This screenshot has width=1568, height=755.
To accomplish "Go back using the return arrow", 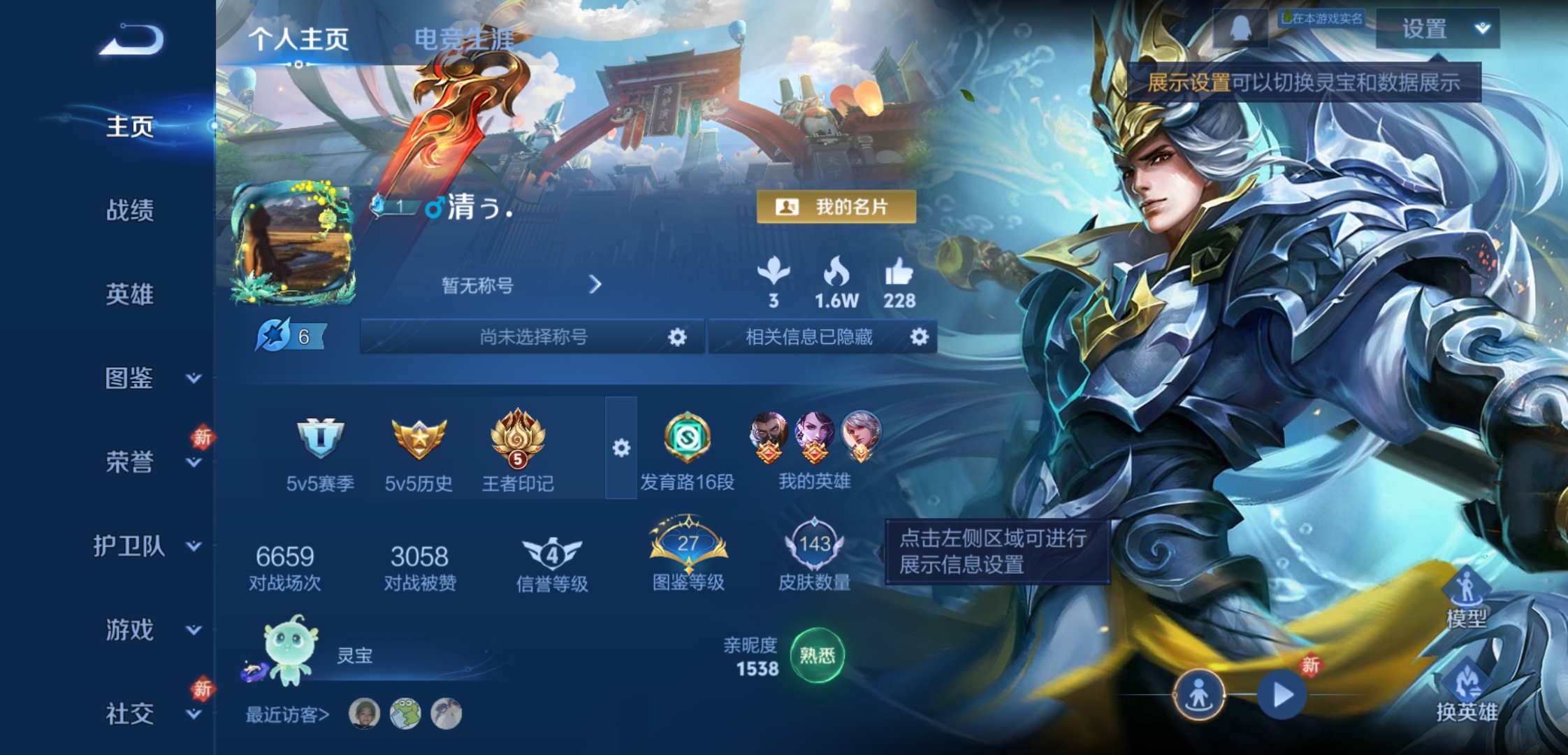I will pos(132,39).
